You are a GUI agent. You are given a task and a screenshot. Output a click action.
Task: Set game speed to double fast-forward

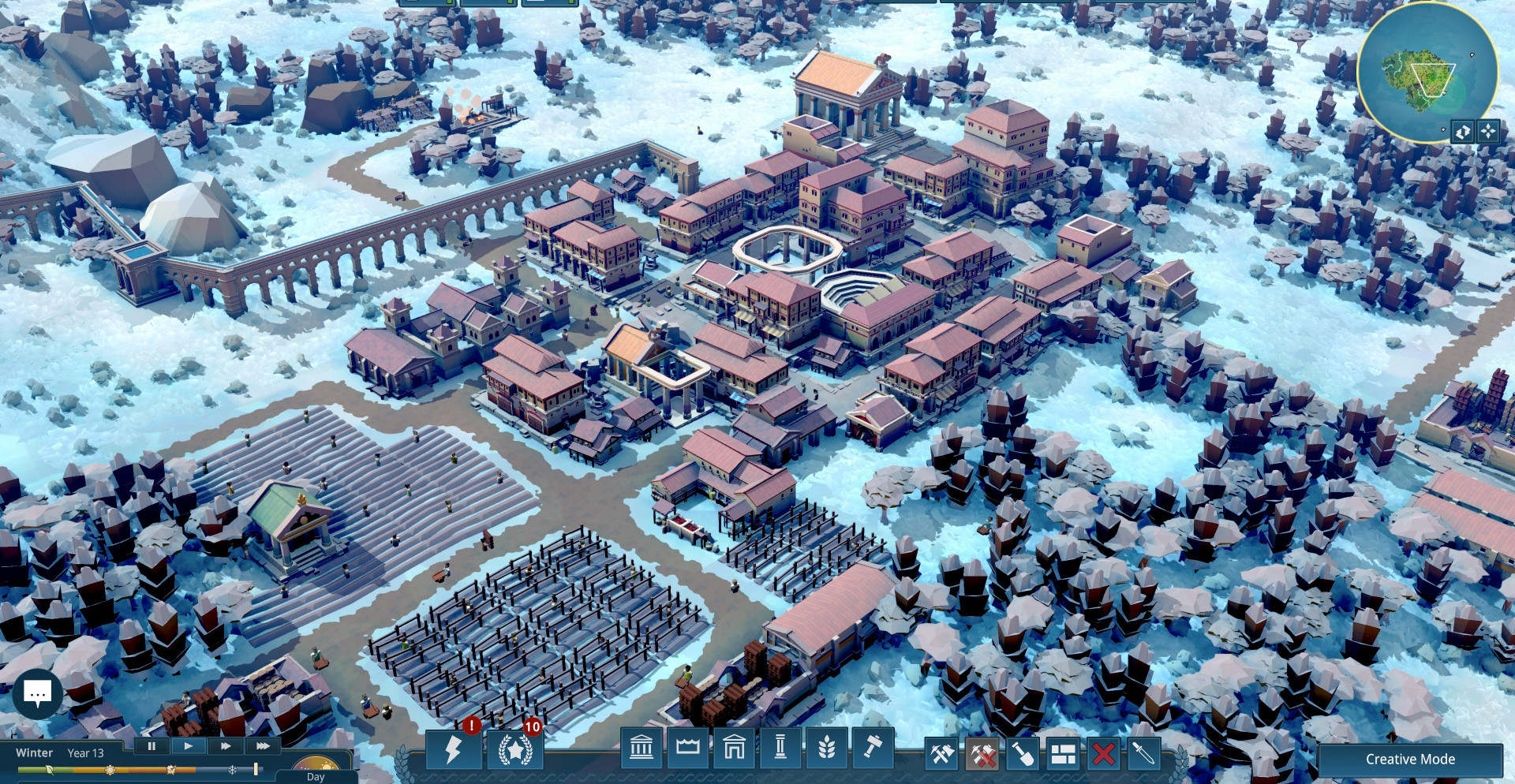point(226,745)
